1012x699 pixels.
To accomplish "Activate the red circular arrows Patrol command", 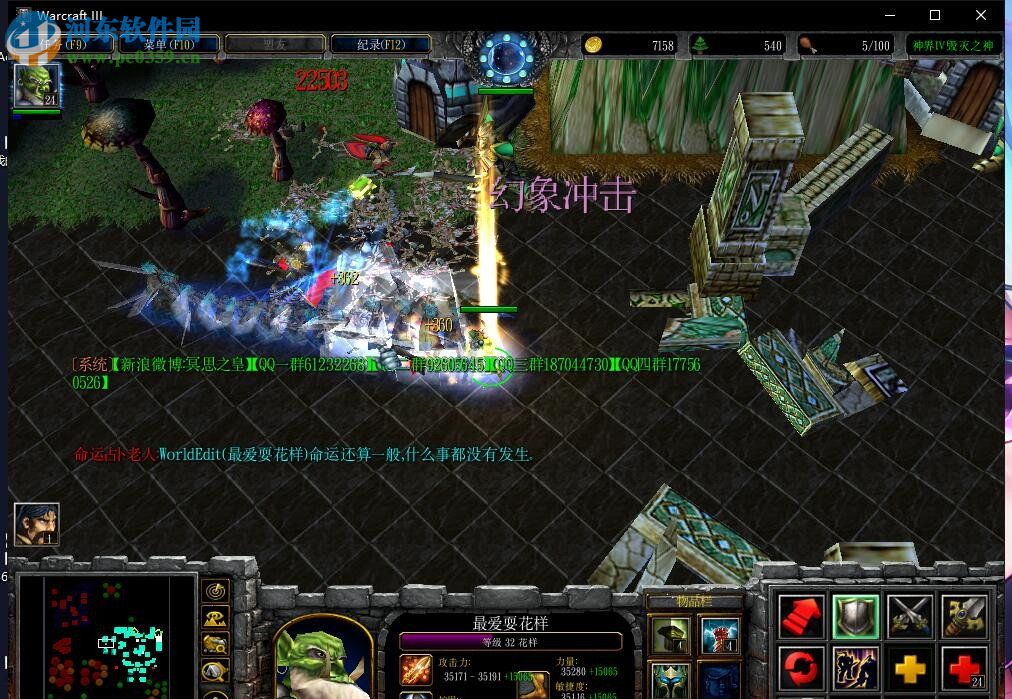I will tap(802, 668).
